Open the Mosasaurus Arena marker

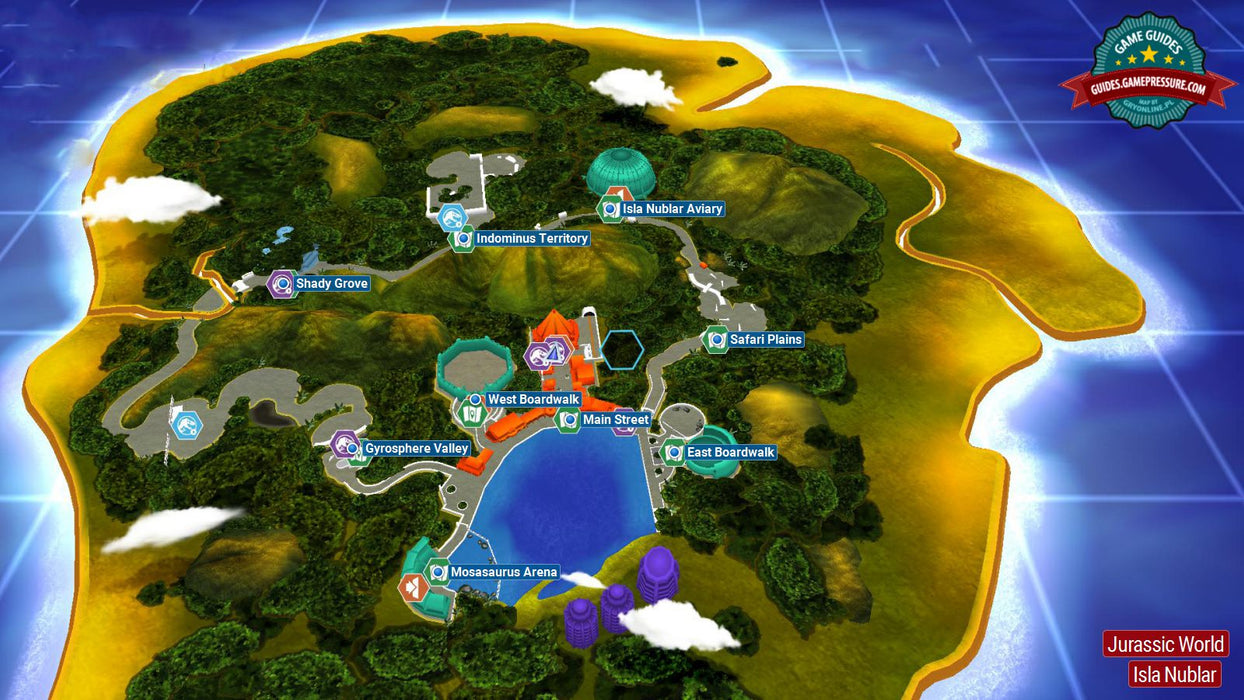click(438, 573)
